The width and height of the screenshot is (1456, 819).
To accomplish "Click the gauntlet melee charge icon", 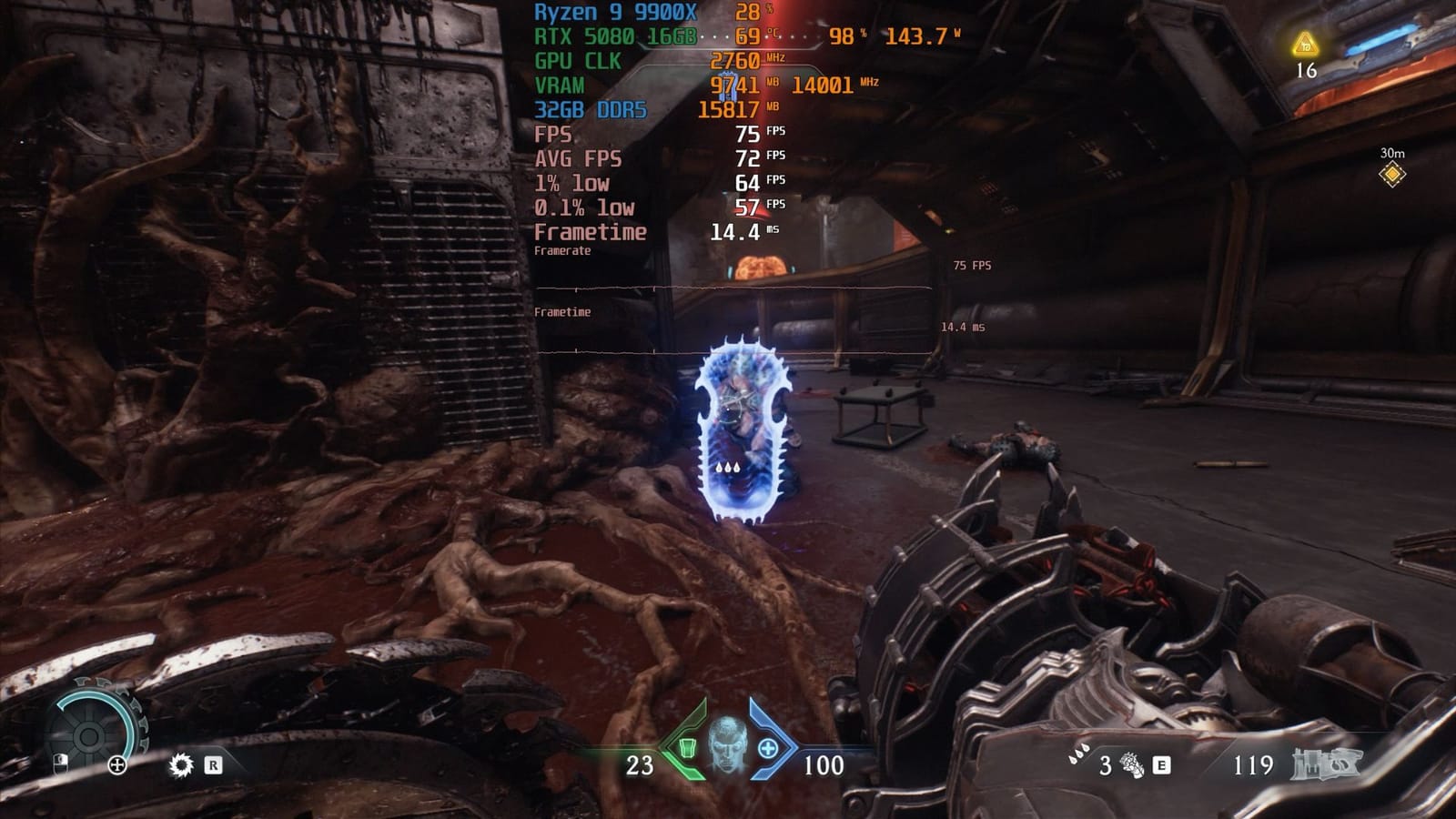I will 1132,765.
